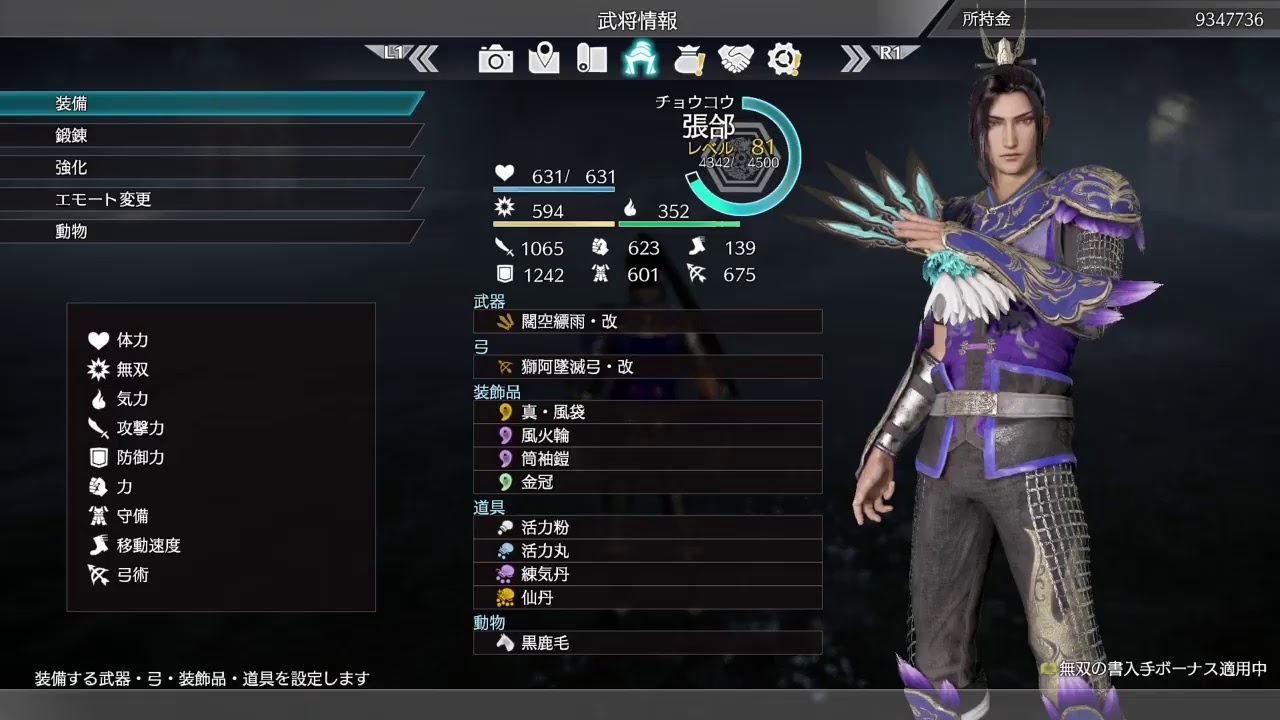Open the scroll records tab icon
The image size is (1280, 720).
point(593,59)
